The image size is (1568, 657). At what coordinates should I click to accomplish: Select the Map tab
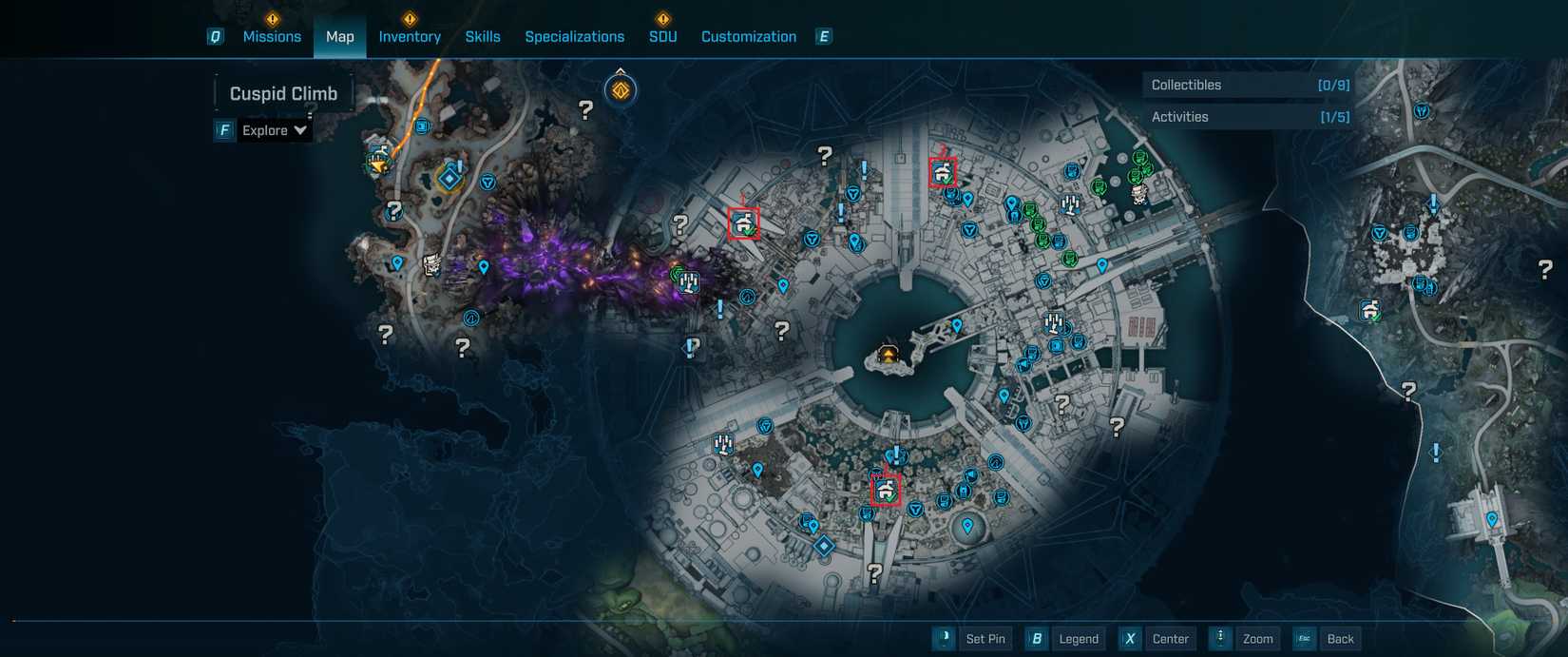(x=339, y=36)
